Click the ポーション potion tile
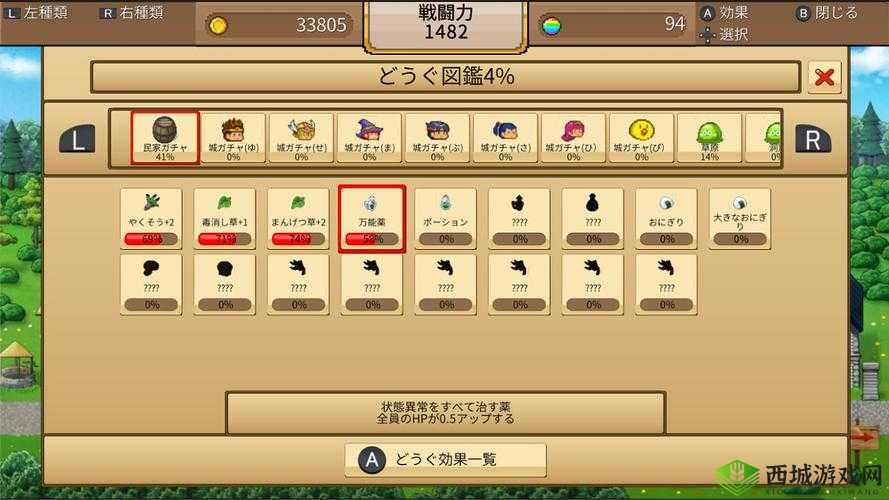Image resolution: width=889 pixels, height=500 pixels. point(446,218)
